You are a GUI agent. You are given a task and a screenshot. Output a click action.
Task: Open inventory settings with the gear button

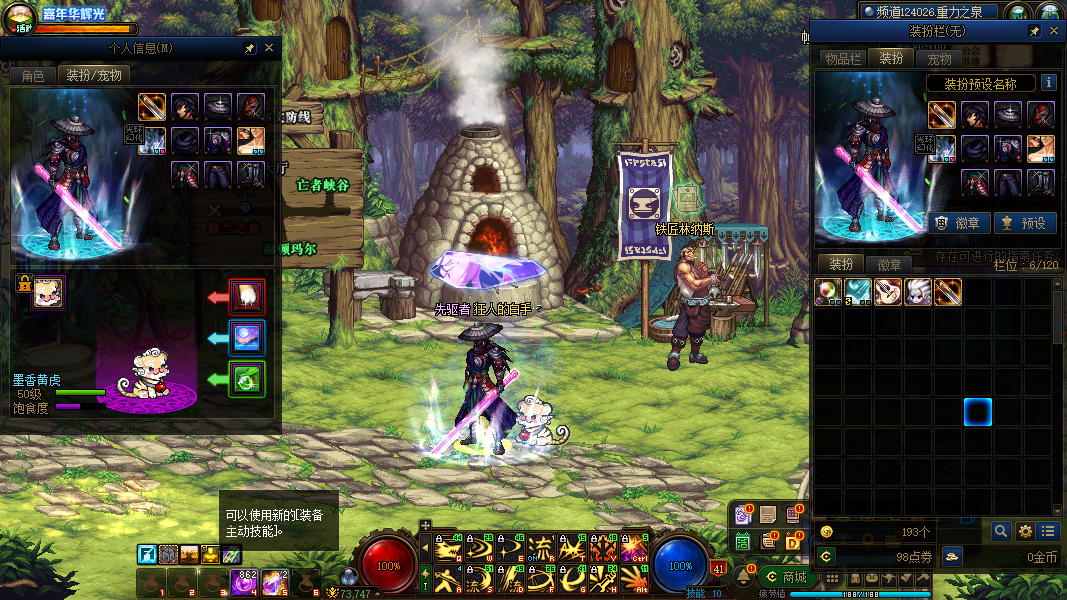click(x=1025, y=532)
